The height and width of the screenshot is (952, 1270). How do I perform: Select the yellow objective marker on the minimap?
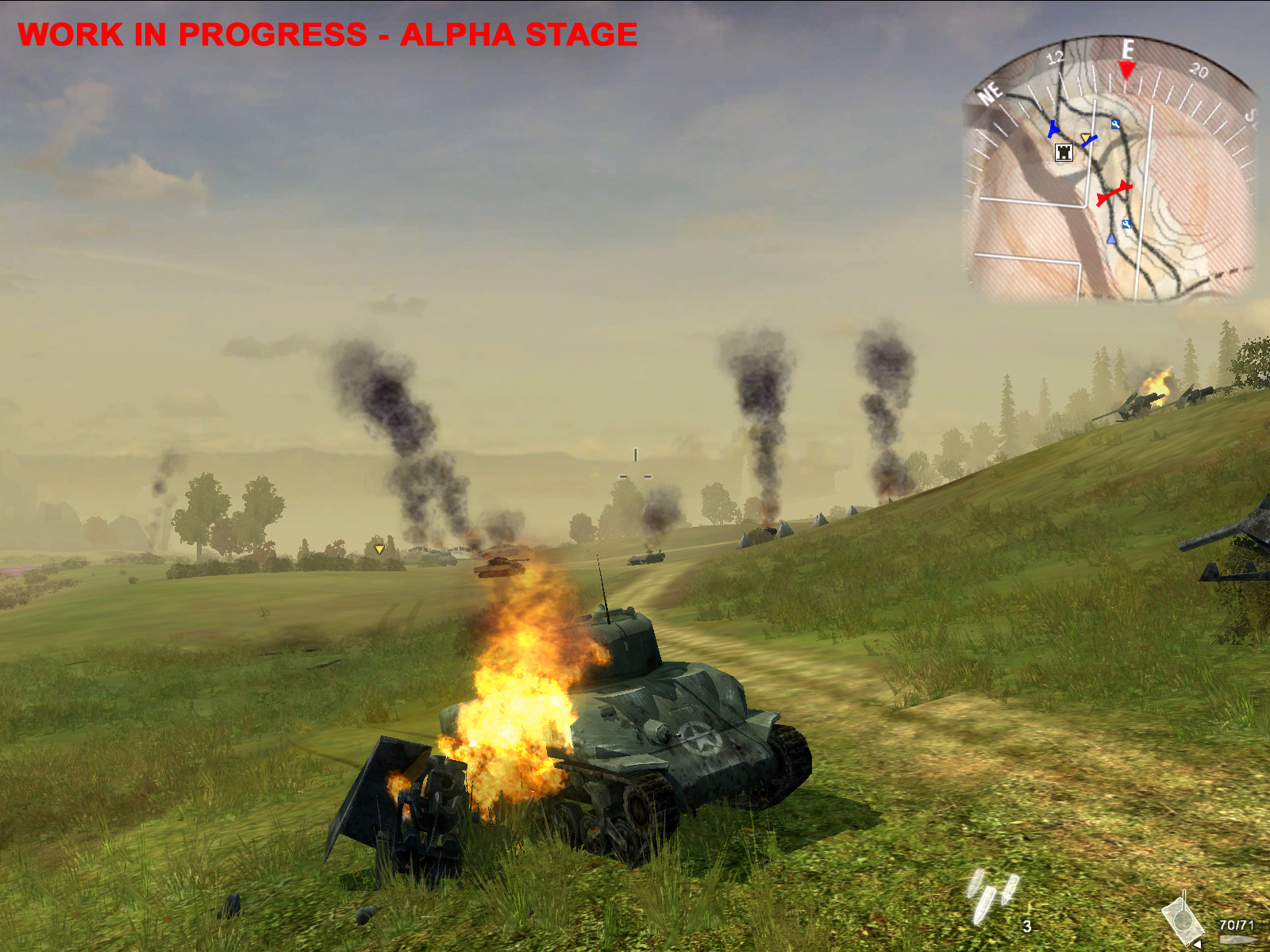coord(1086,137)
